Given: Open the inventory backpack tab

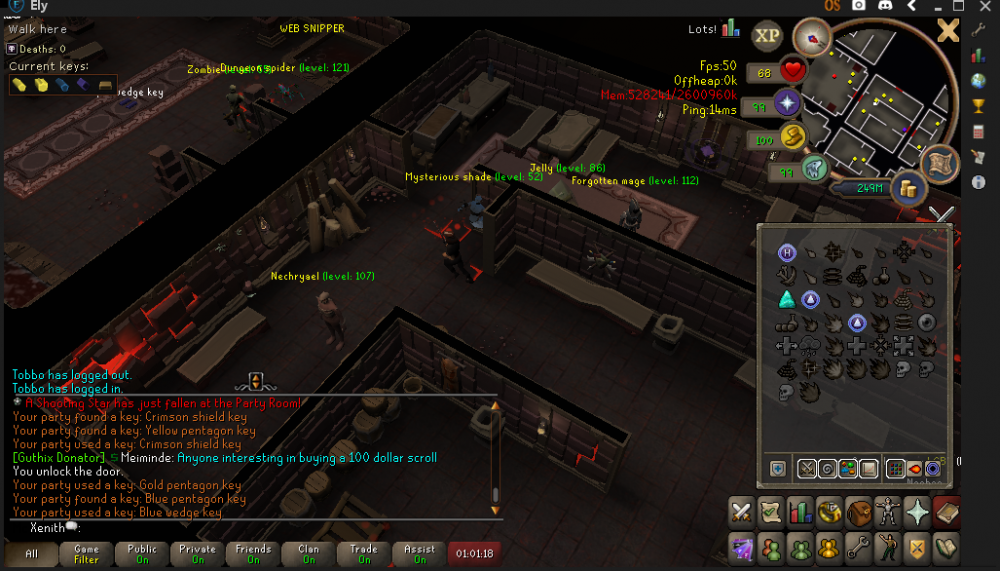Looking at the screenshot, I should [859, 511].
